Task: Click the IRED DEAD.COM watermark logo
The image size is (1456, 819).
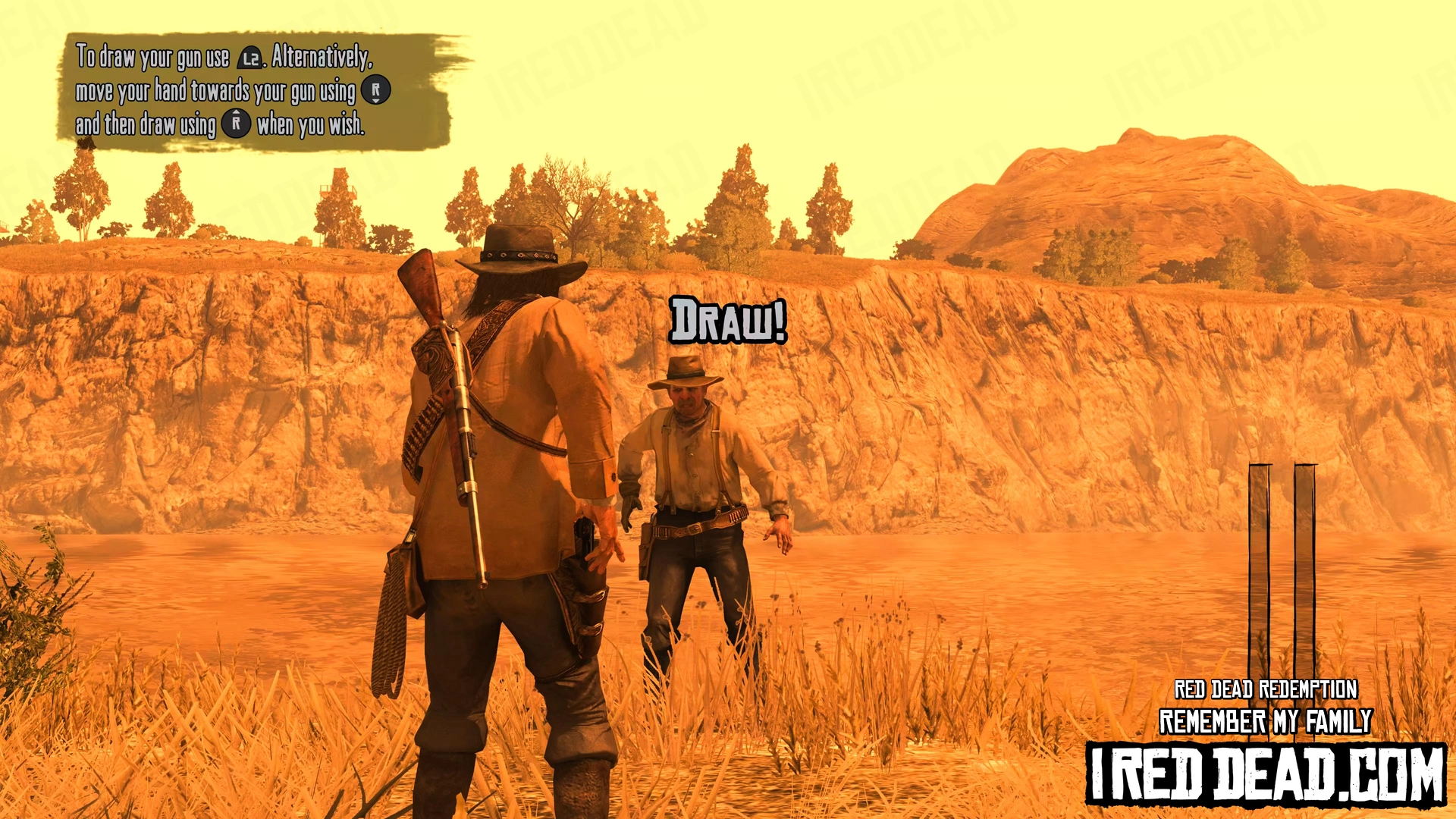Action: 1266,773
